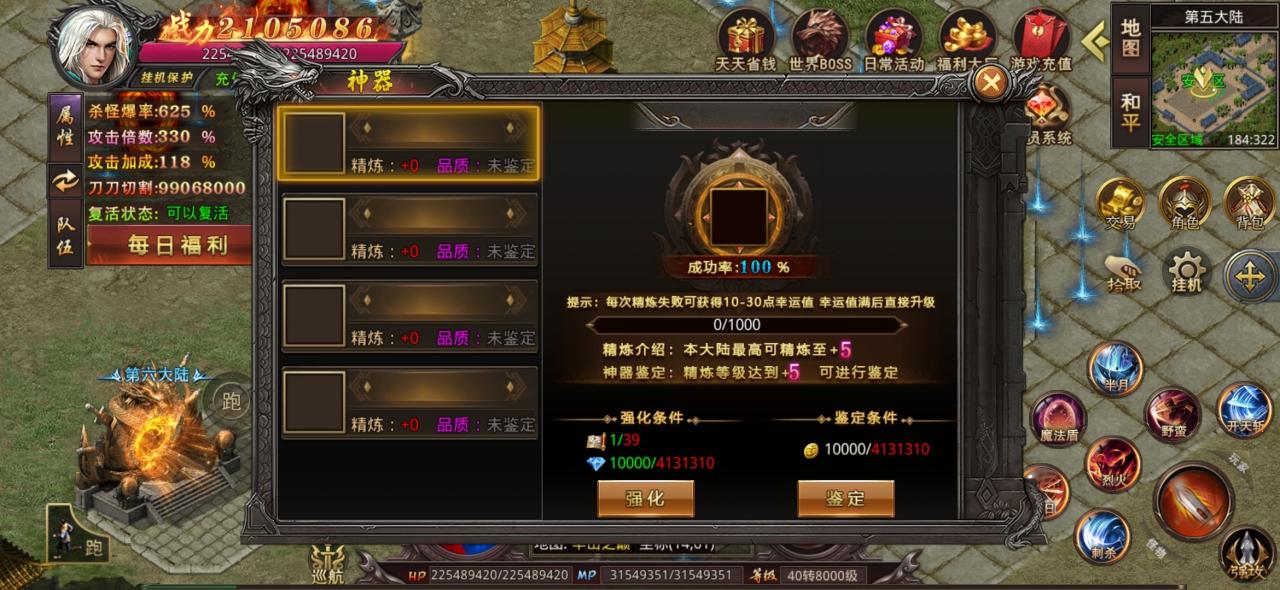The height and width of the screenshot is (590, 1280).
Task: Switch to the 属性 attributes tab
Action: [x=65, y=127]
